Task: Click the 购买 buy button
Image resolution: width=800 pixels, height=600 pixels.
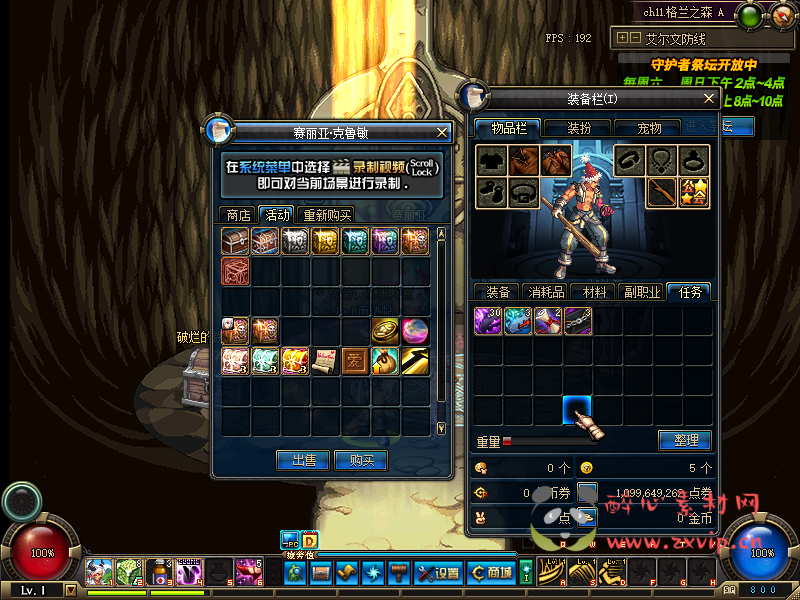Action: tap(360, 460)
